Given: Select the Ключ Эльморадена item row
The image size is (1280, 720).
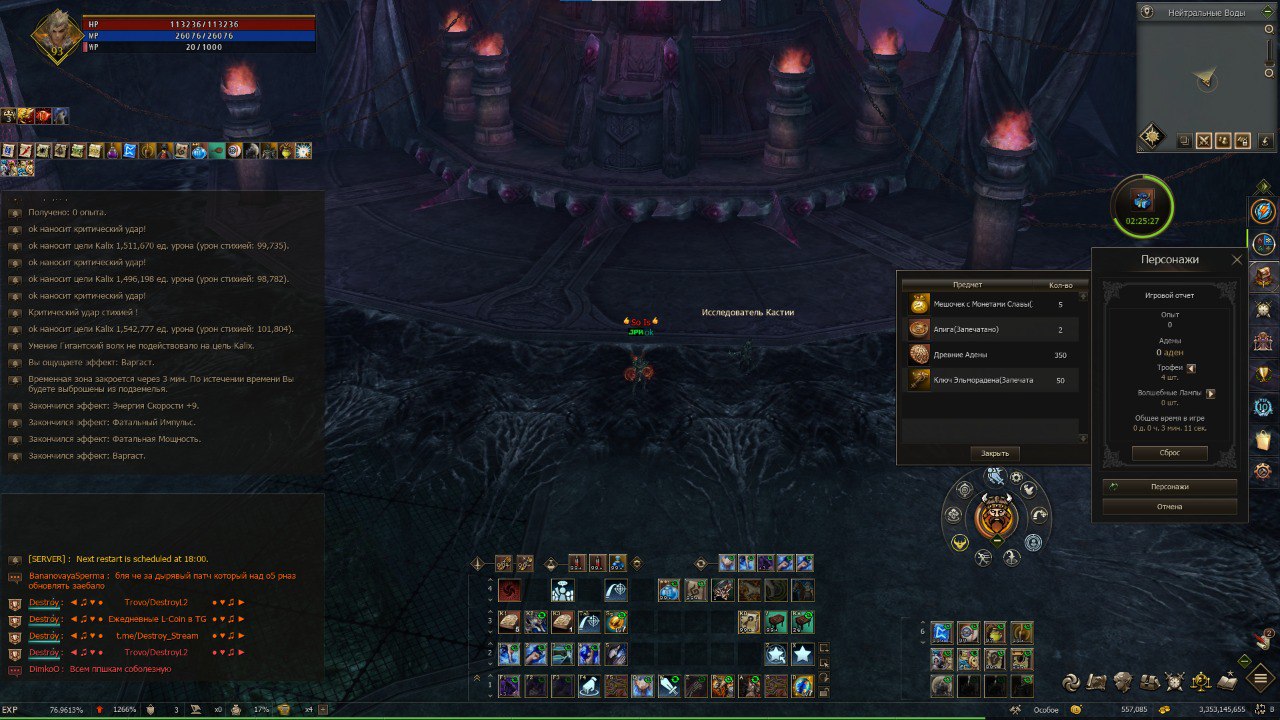Looking at the screenshot, I should coord(992,380).
